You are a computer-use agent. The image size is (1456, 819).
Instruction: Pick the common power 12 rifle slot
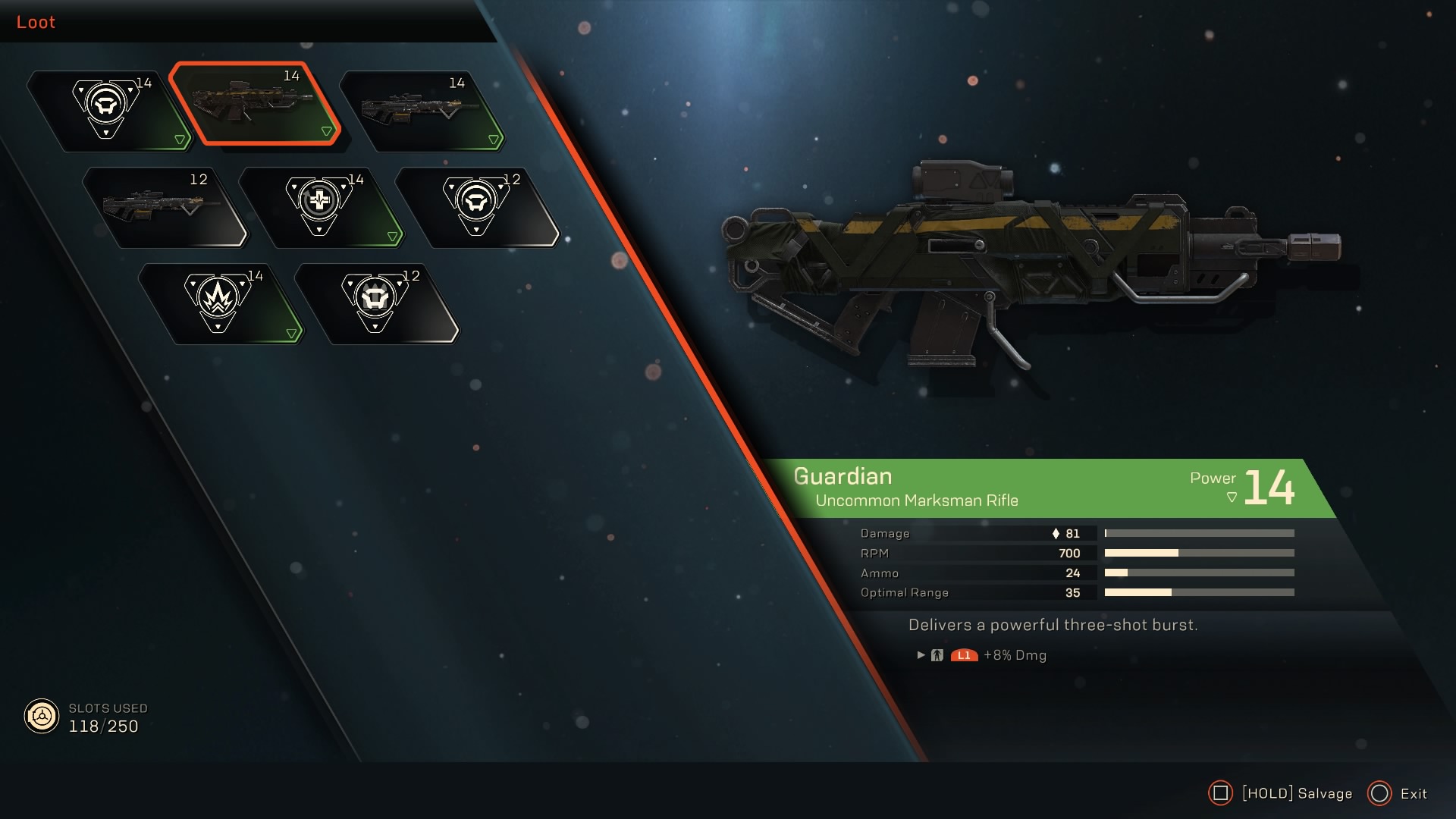163,207
